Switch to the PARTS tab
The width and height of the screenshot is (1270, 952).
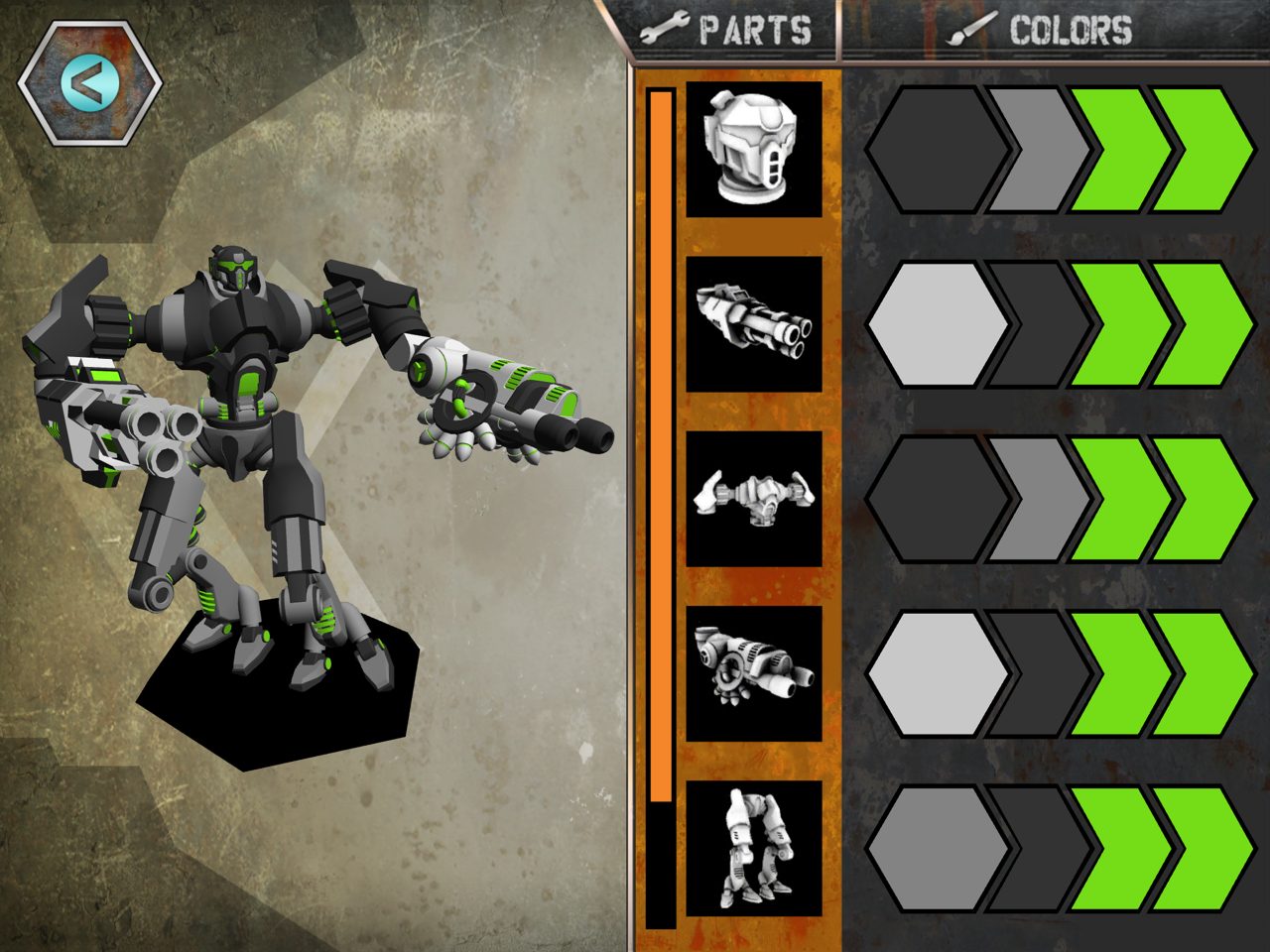(739, 27)
